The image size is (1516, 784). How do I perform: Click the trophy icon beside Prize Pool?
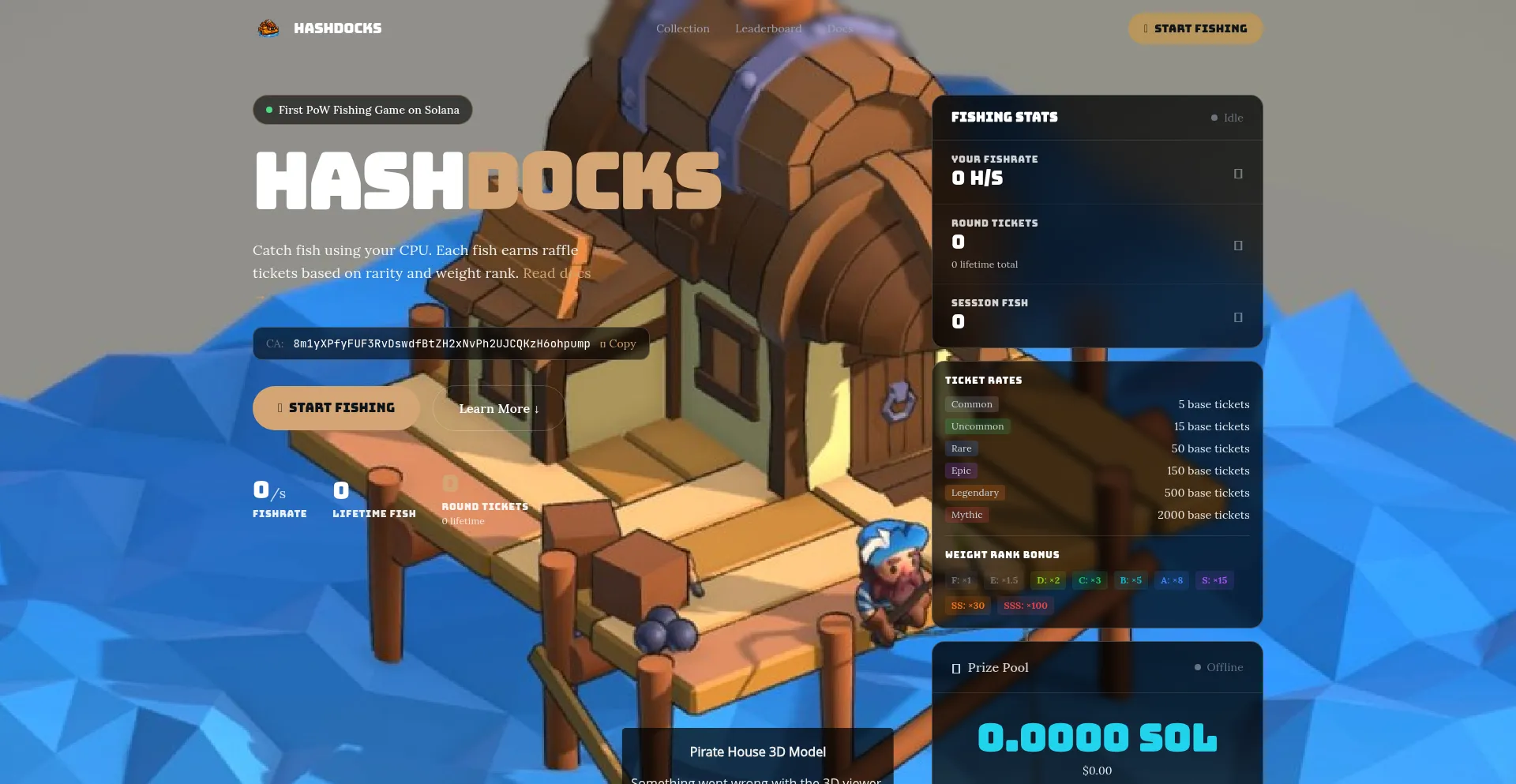tap(956, 667)
